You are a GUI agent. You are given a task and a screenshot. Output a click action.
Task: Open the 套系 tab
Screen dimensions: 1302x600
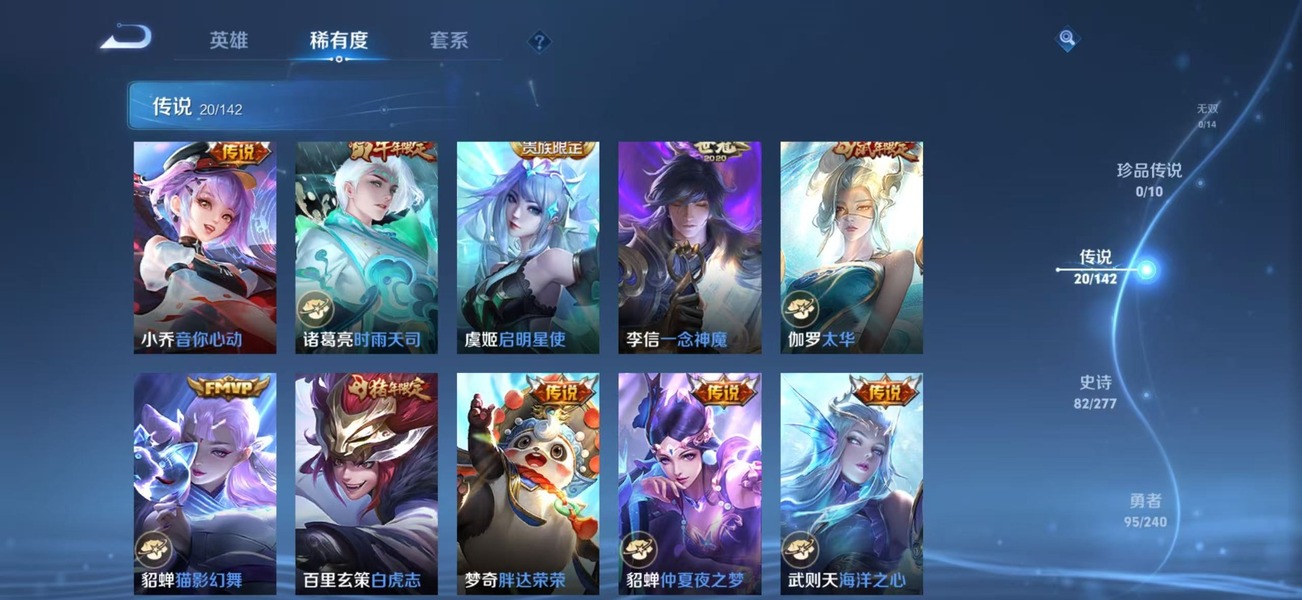click(449, 41)
